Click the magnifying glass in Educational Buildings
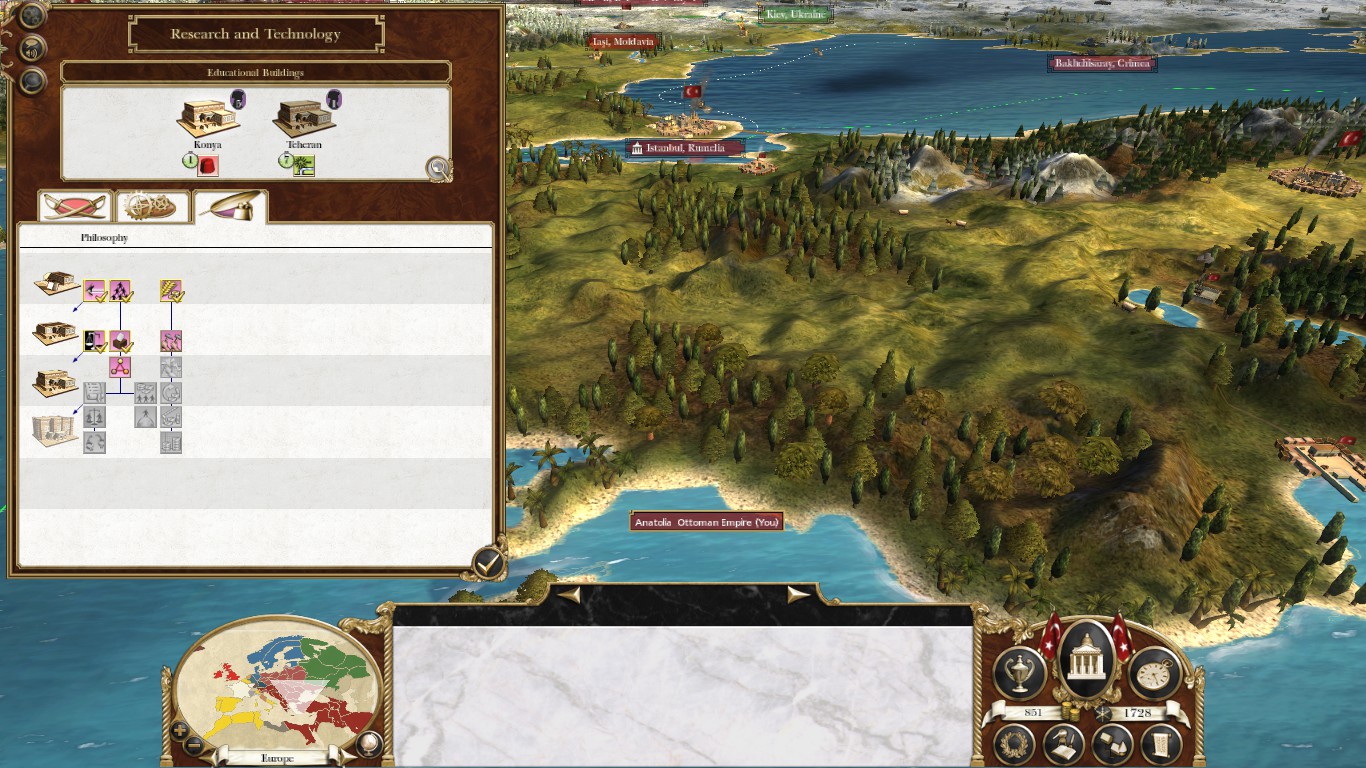 (438, 168)
